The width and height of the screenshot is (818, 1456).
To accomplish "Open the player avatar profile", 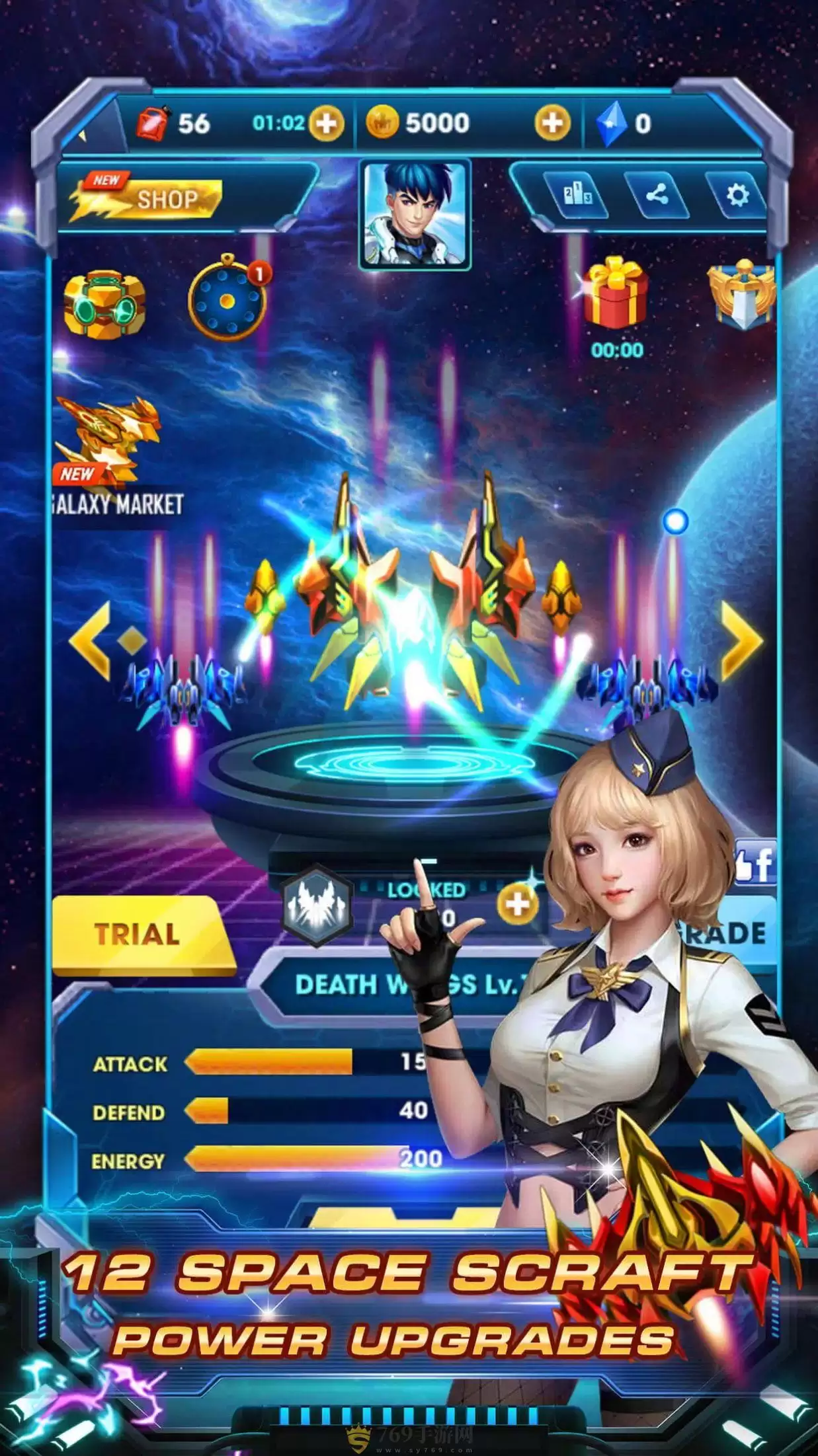I will 415,215.
